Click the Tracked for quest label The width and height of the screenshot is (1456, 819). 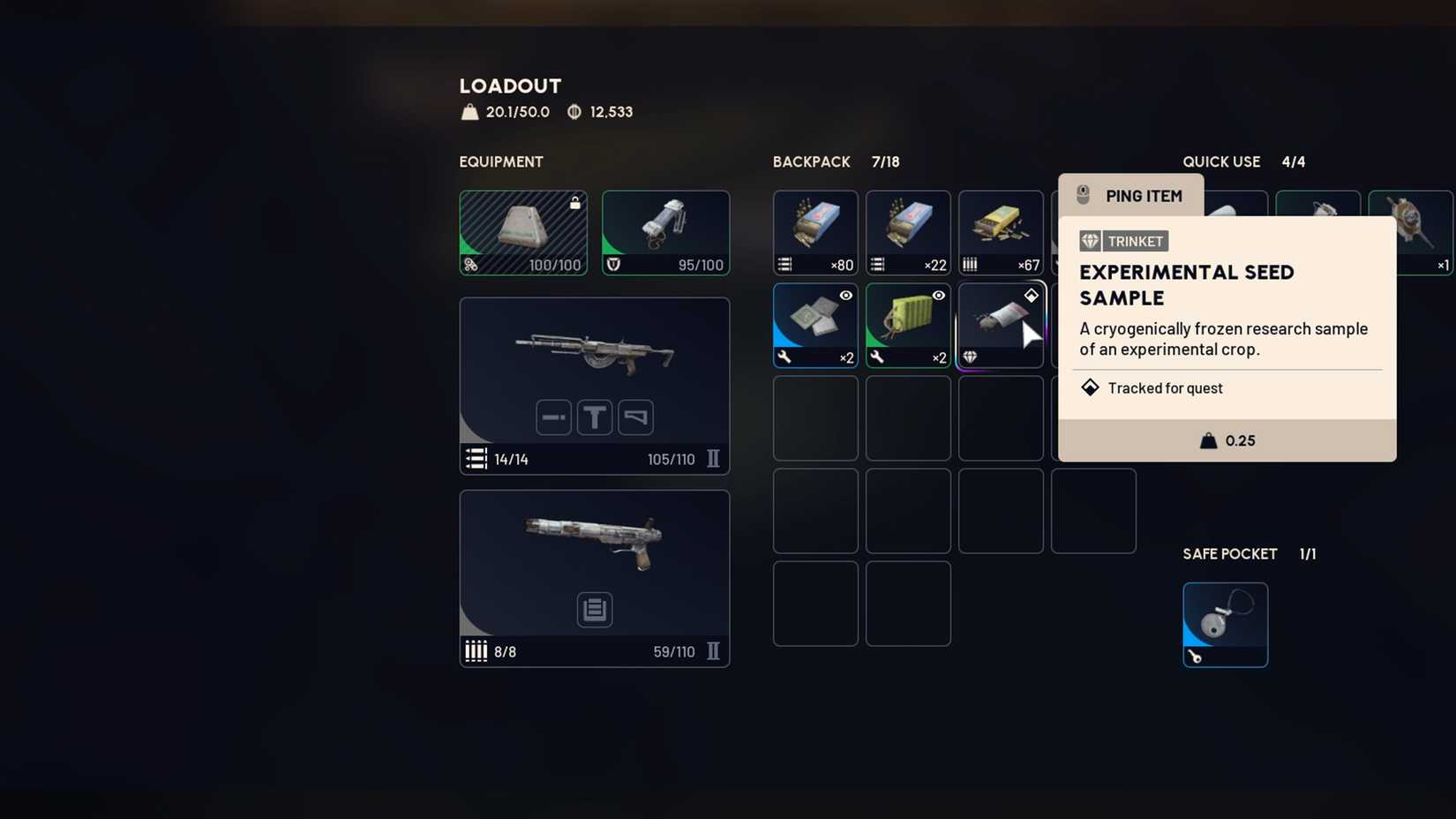[x=1165, y=388]
